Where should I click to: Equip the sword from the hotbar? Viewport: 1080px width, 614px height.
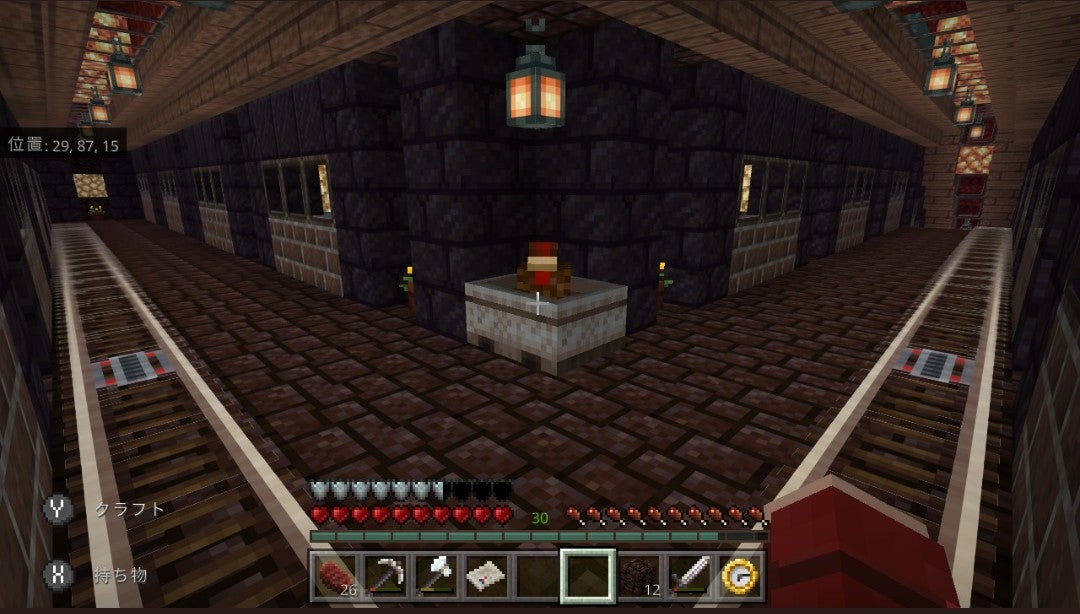point(690,575)
